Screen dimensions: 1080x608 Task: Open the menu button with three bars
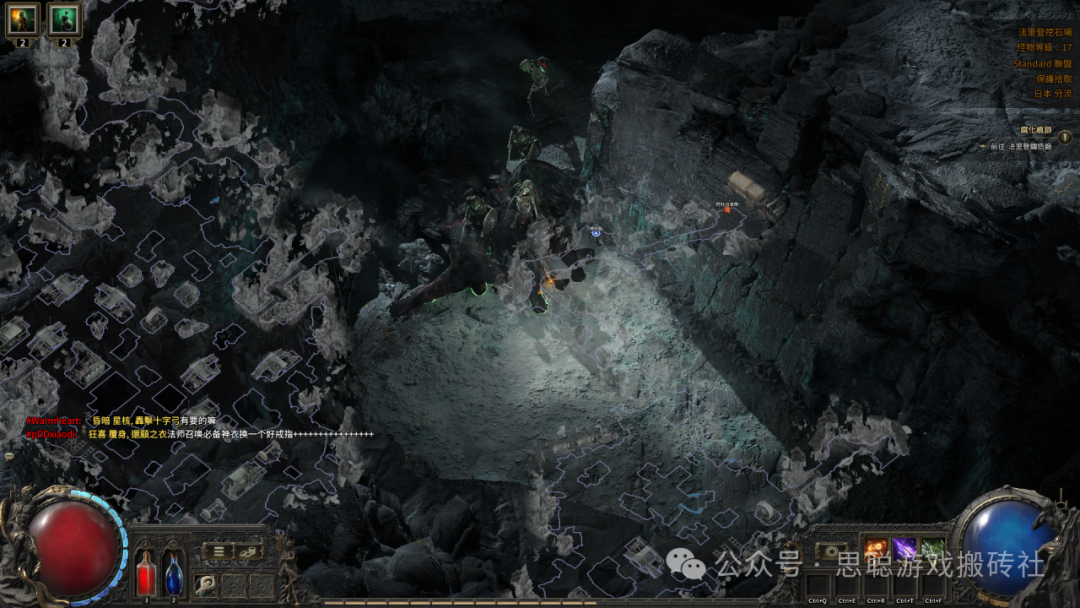pyautogui.click(x=215, y=551)
